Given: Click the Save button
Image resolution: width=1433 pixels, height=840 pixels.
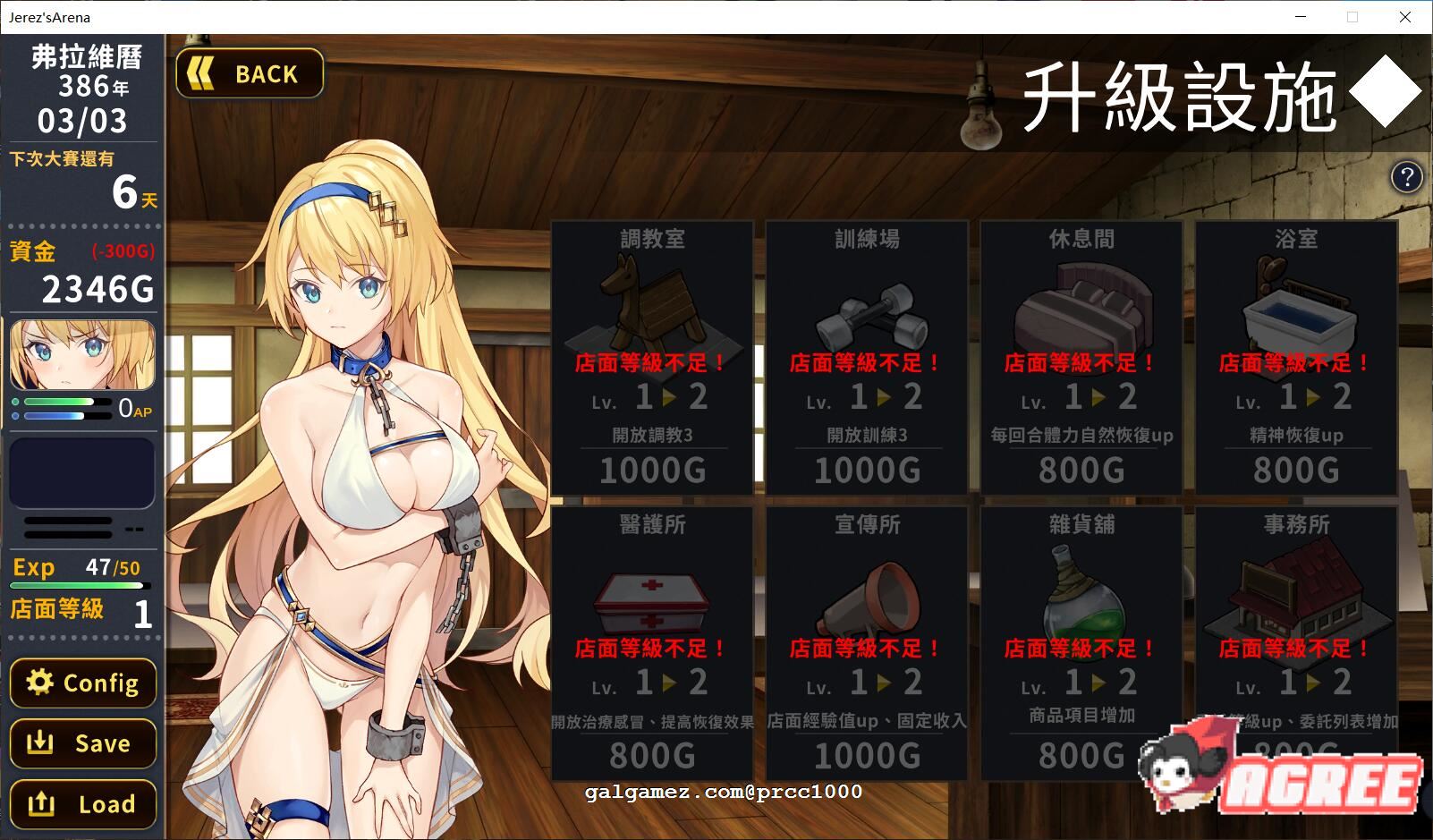Looking at the screenshot, I should [83, 743].
